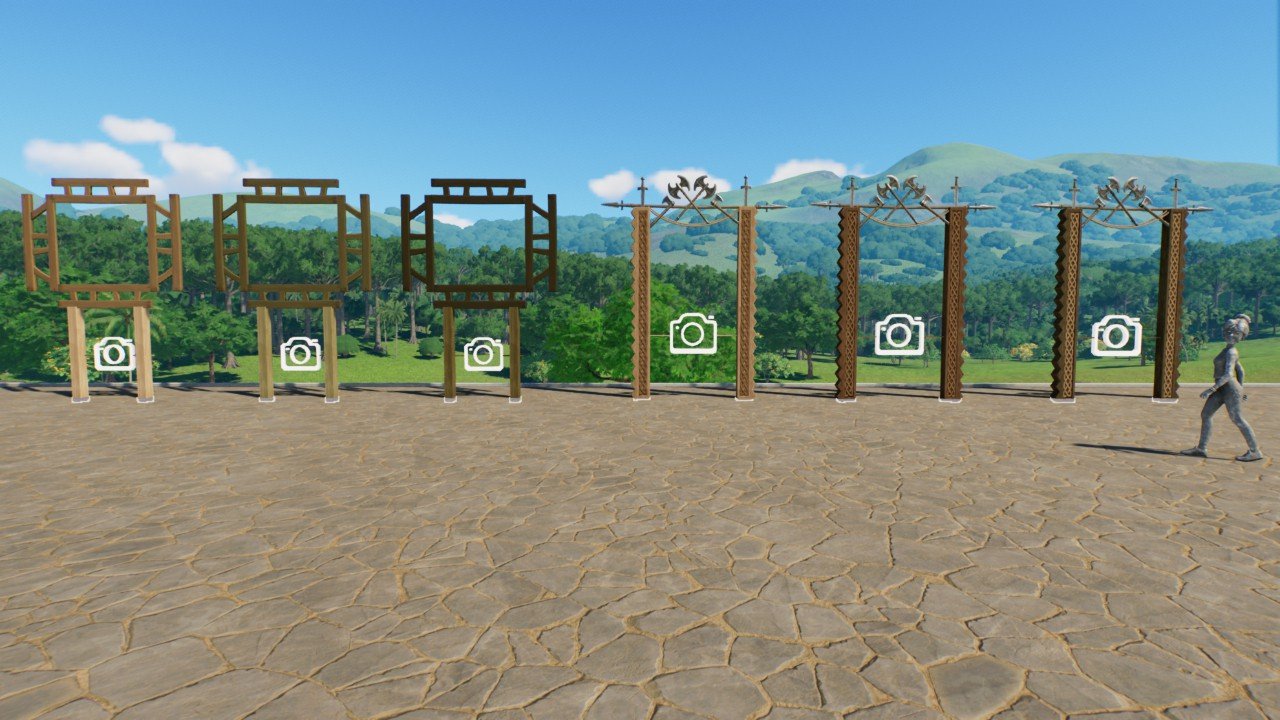Click the white base marker under the middle archway post
Viewport: 1280px width, 720px height.
[848, 402]
